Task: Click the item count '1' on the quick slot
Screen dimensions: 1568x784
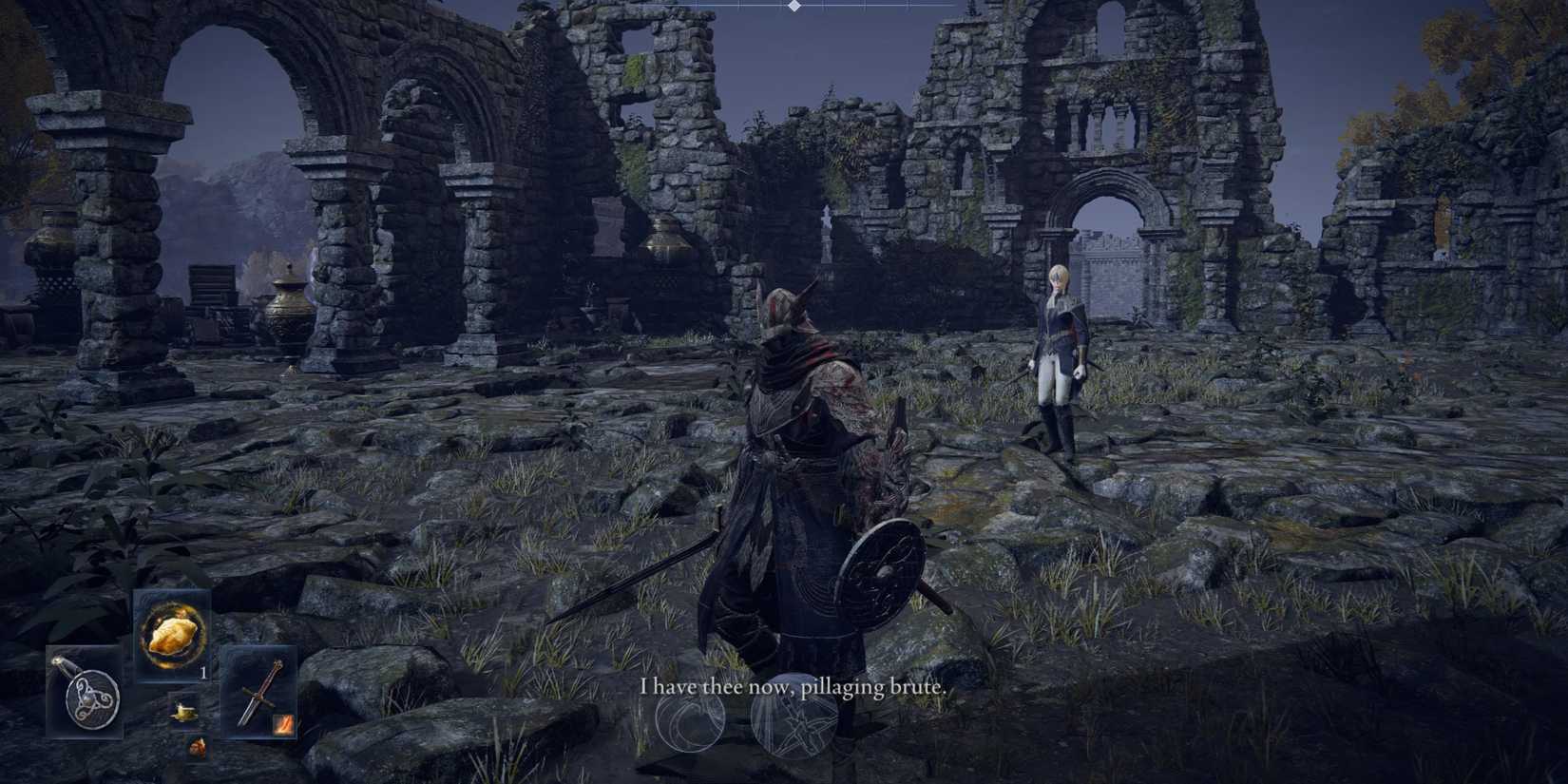Action: click(202, 673)
